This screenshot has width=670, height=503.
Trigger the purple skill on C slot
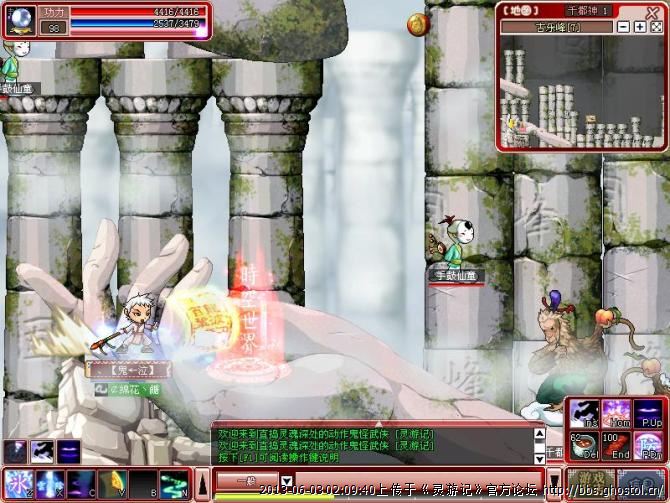click(81, 484)
